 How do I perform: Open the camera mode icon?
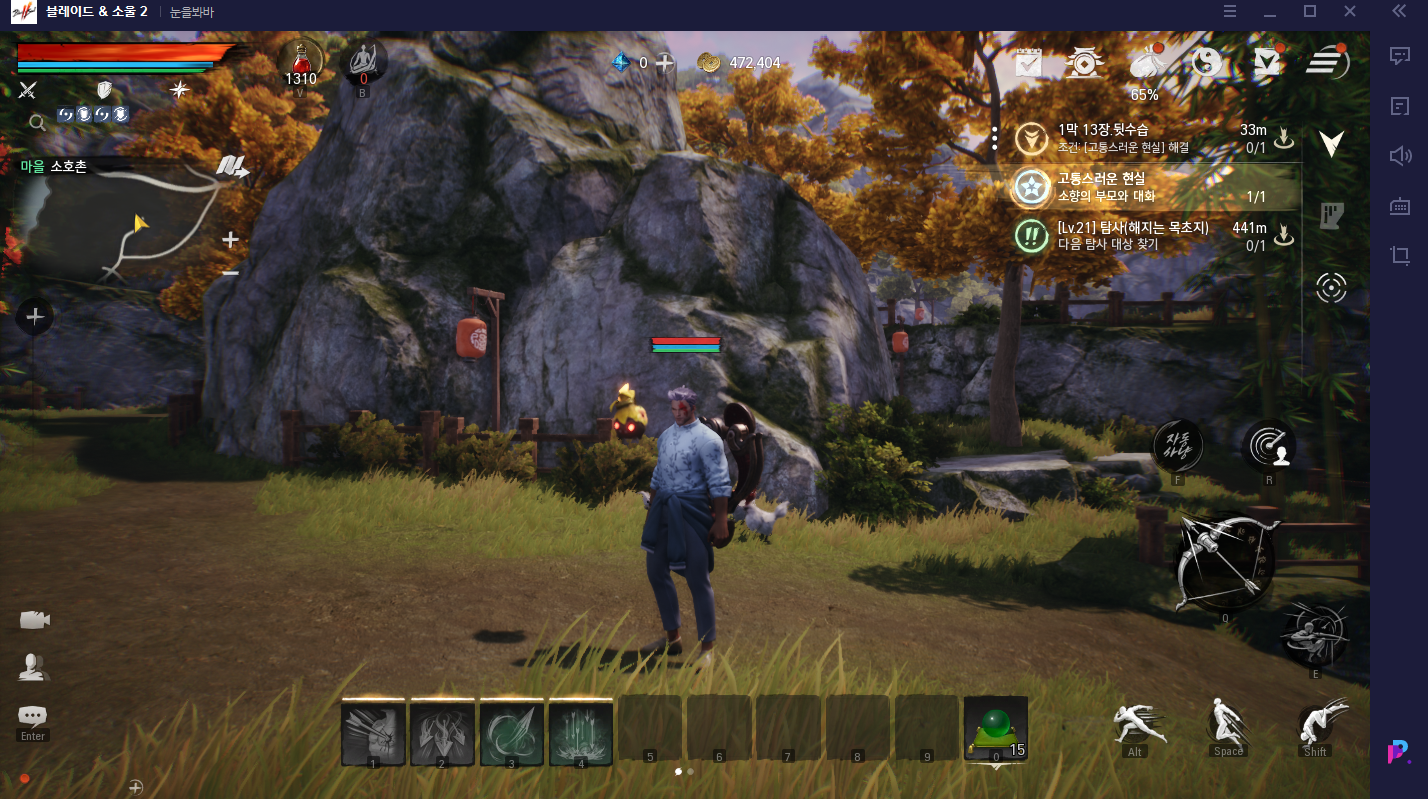point(34,620)
